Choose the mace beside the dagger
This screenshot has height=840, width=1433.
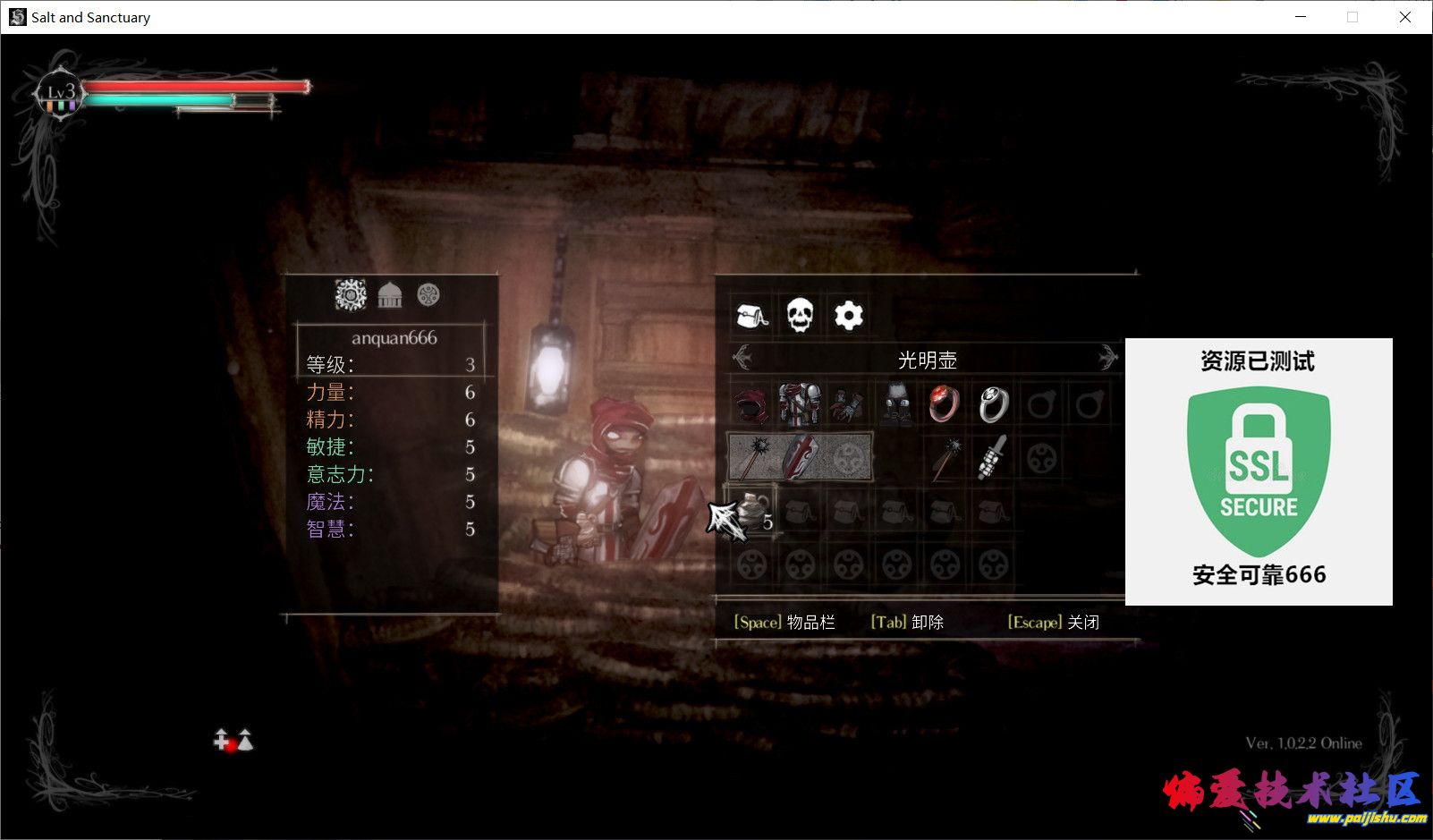pyautogui.click(x=945, y=457)
